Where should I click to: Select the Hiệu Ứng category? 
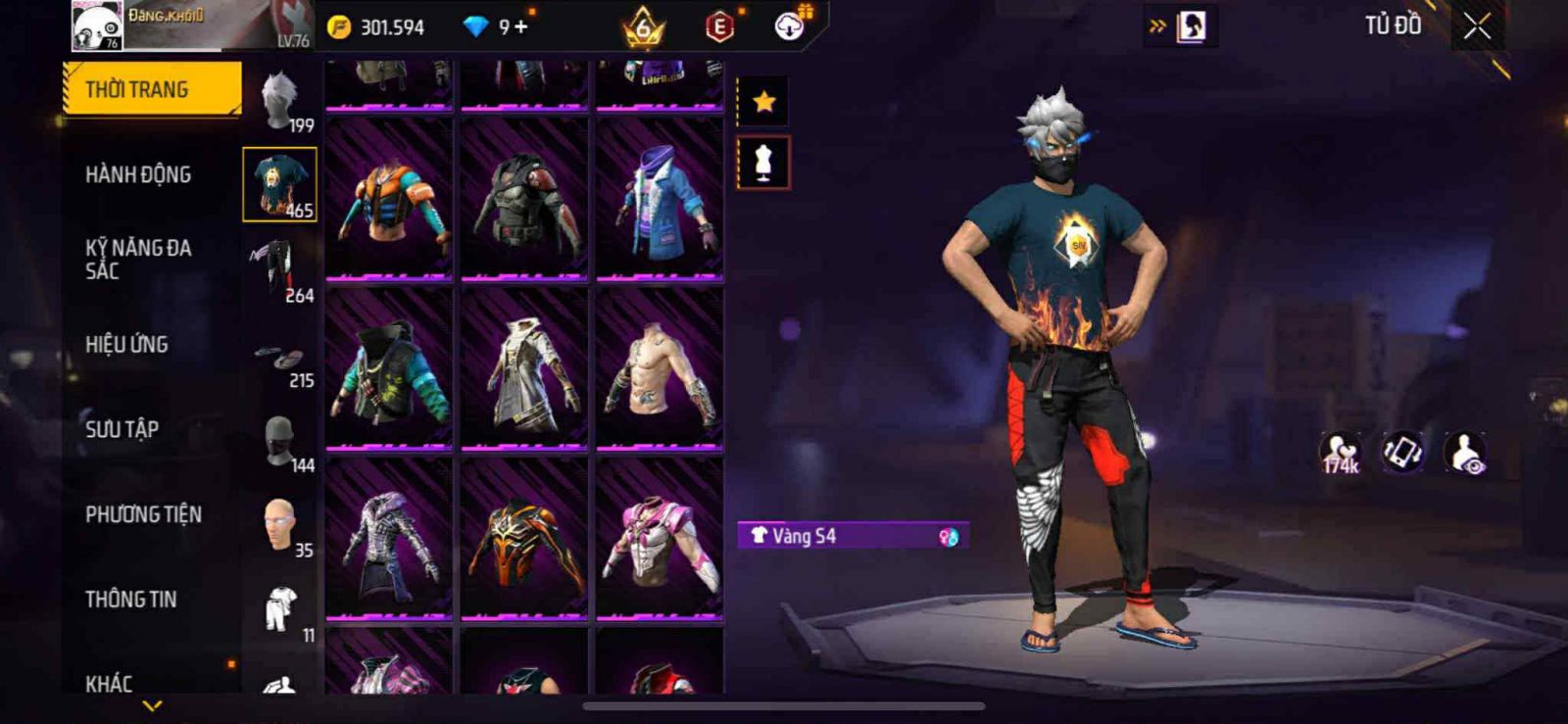point(126,344)
